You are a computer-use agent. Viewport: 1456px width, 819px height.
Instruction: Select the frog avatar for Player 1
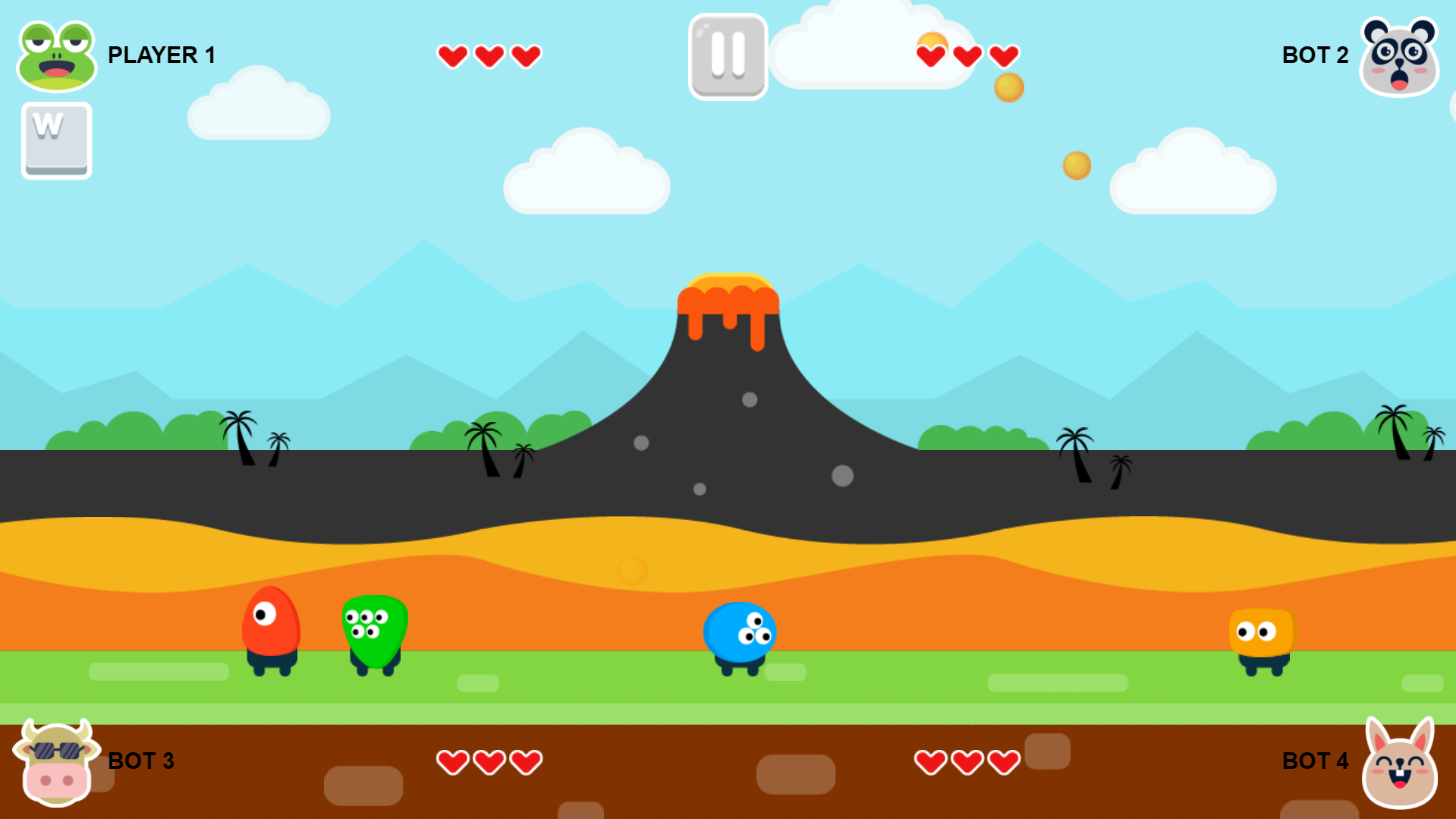pyautogui.click(x=56, y=55)
